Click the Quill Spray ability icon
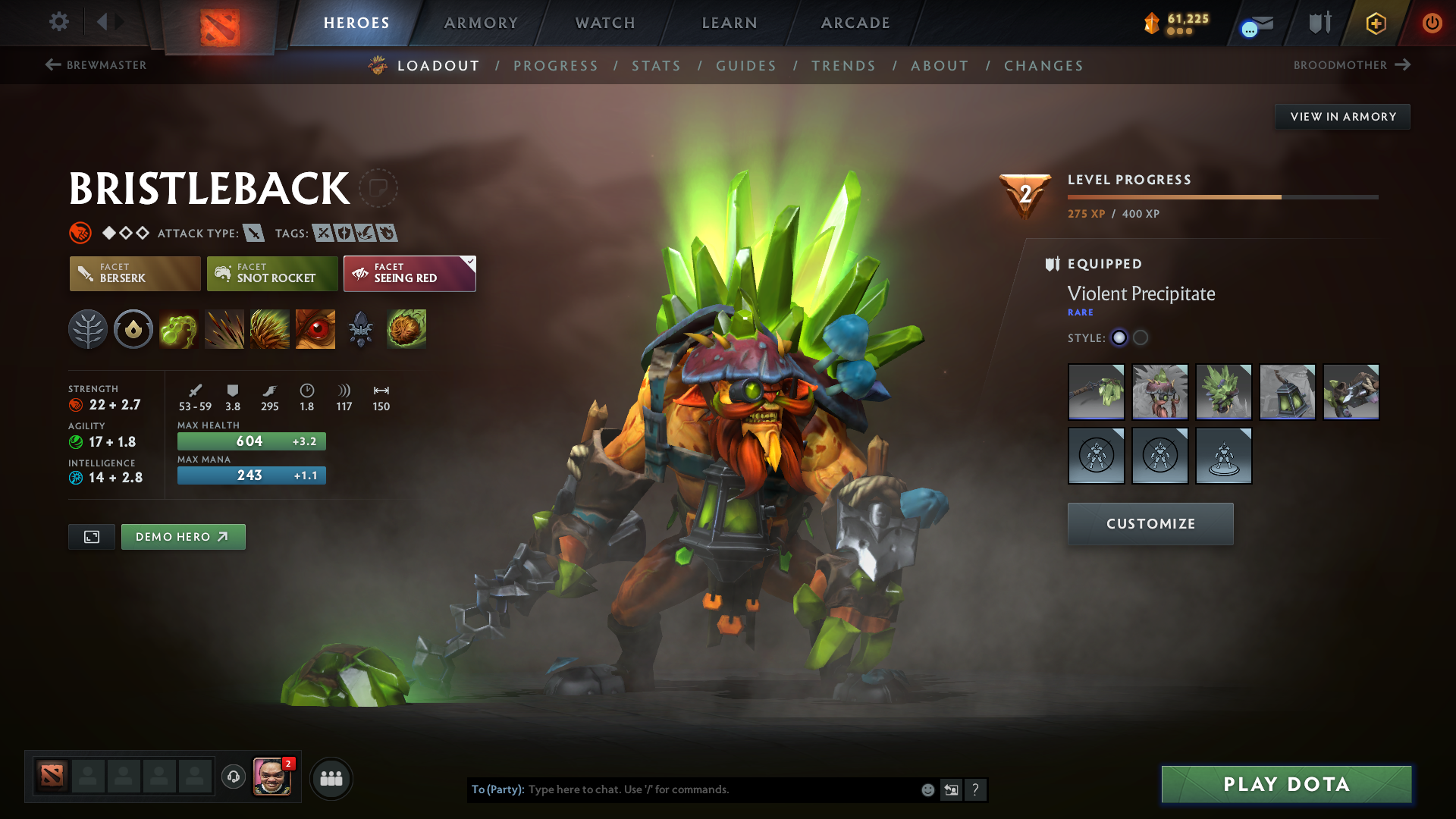Image resolution: width=1456 pixels, height=819 pixels. pyautogui.click(x=224, y=329)
